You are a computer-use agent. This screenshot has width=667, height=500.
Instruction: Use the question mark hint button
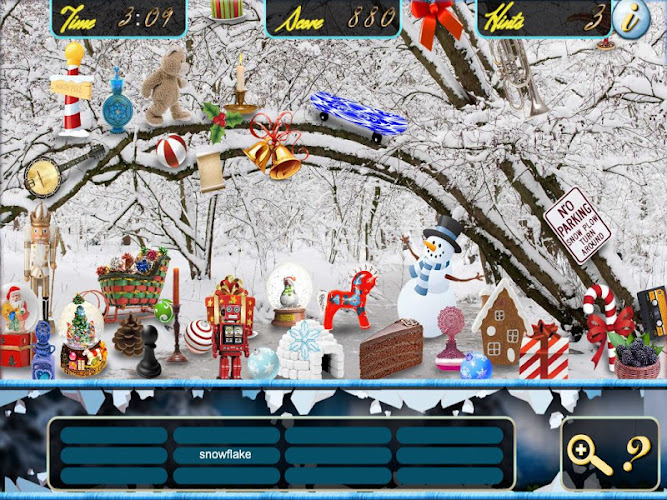pyautogui.click(x=633, y=455)
